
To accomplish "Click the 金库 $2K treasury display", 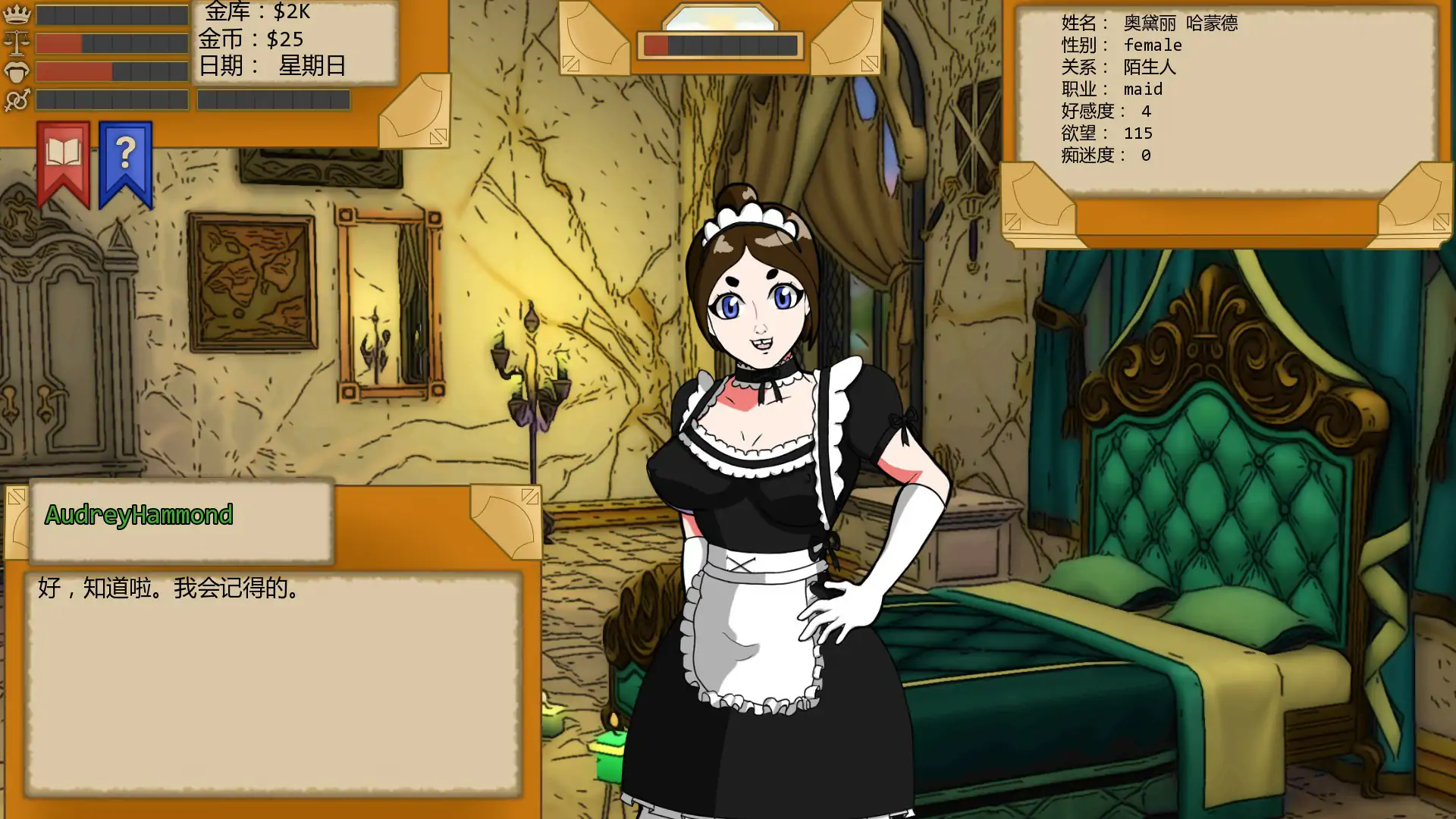I will [256, 13].
